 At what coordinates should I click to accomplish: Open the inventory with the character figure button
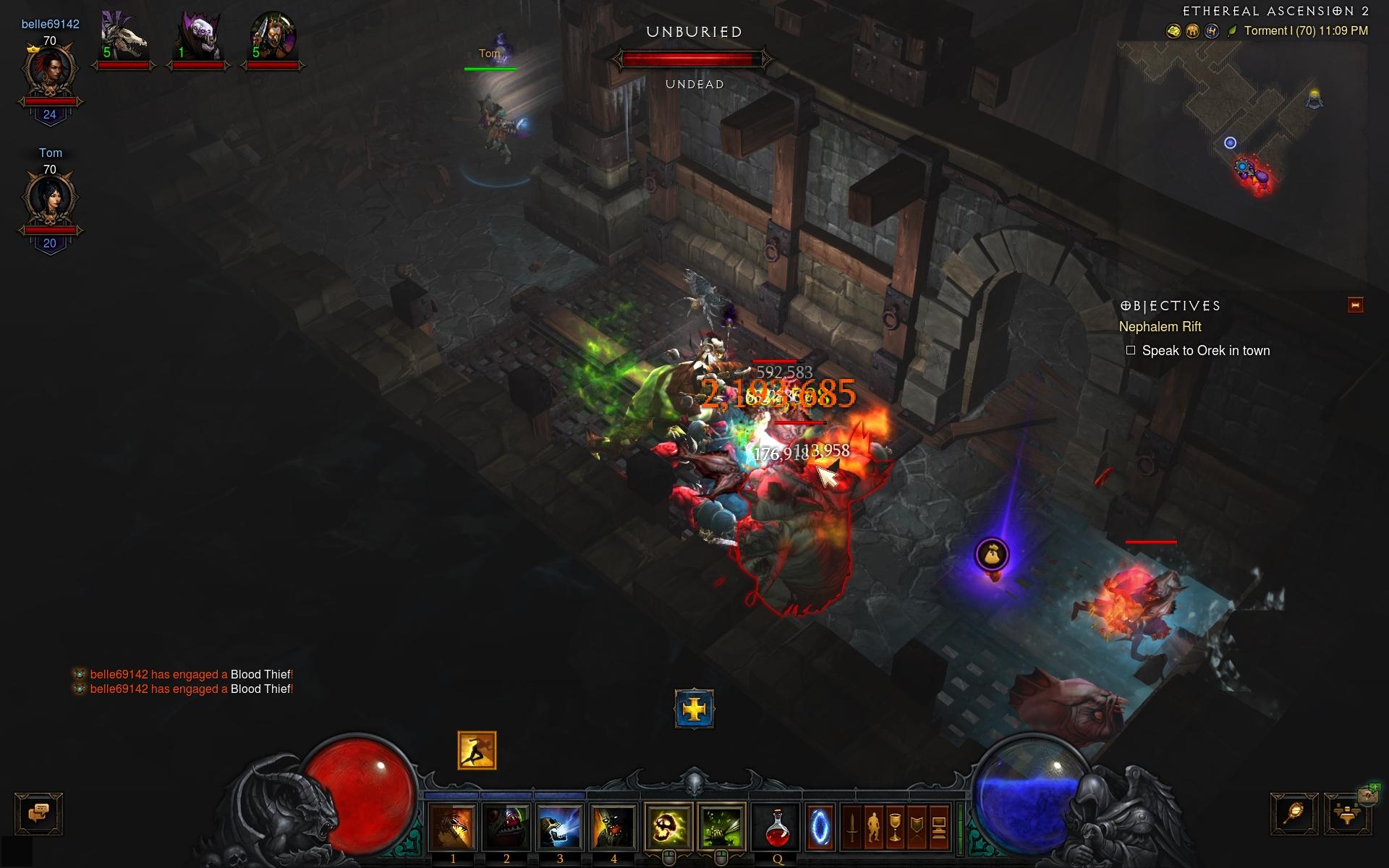[x=874, y=826]
